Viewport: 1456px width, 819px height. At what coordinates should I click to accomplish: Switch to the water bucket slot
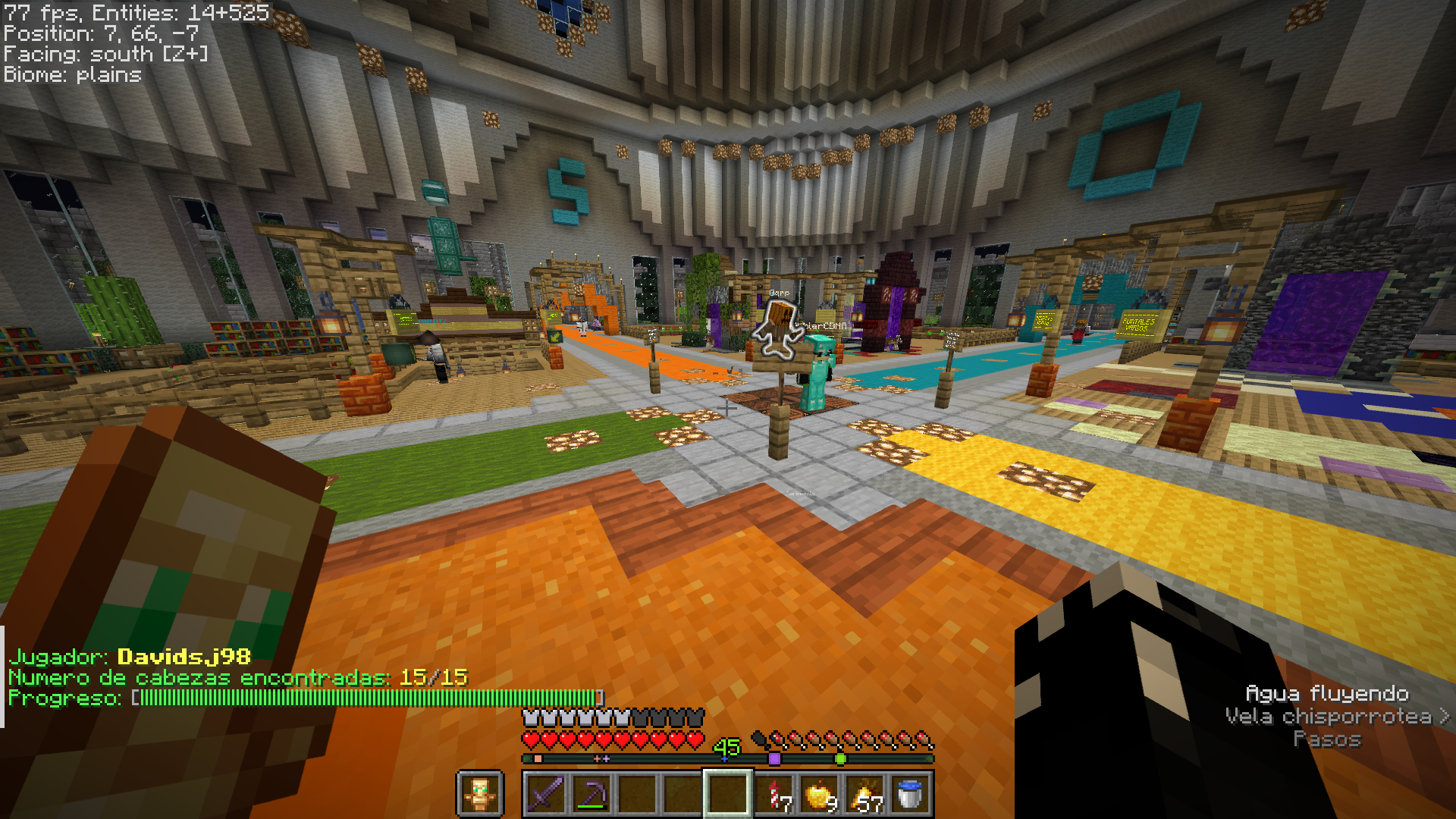coord(910,794)
